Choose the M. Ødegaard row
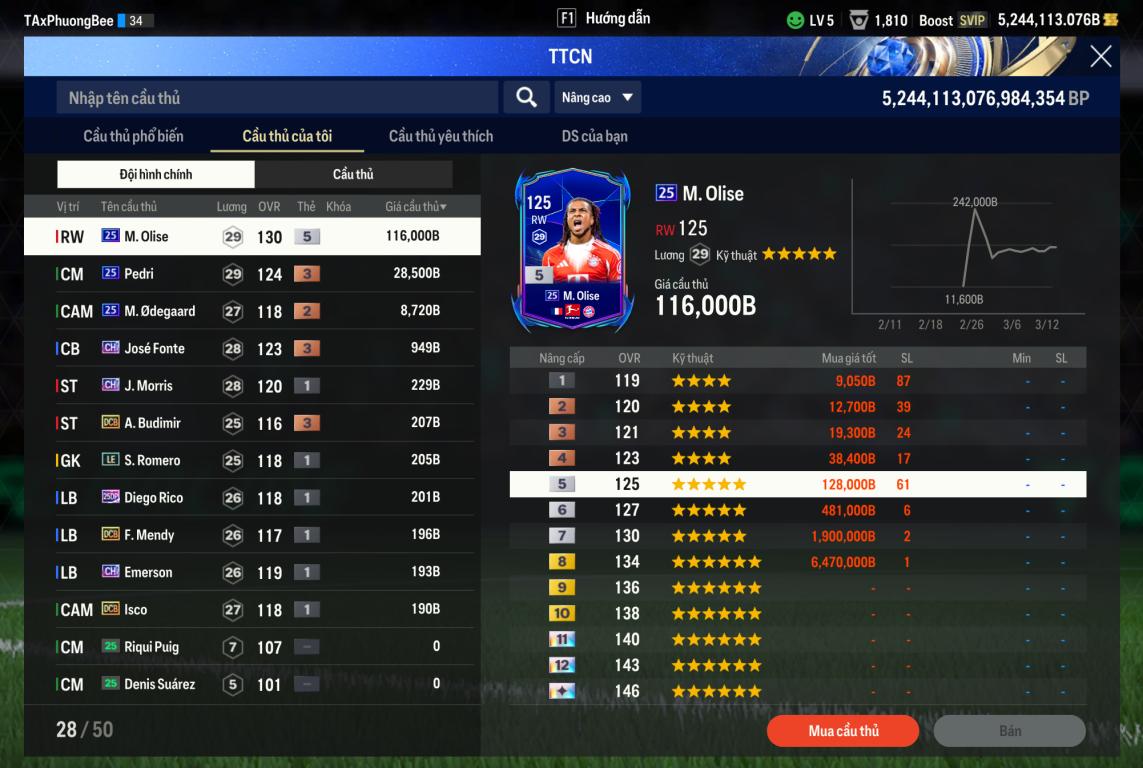 click(x=252, y=311)
